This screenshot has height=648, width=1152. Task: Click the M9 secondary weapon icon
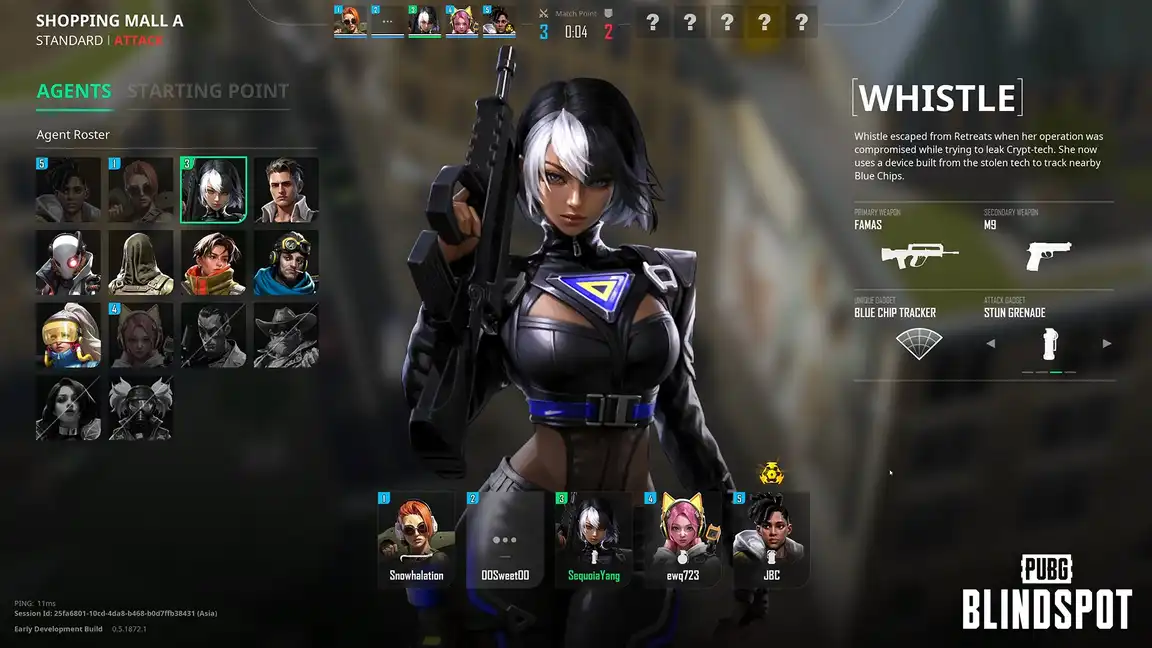click(x=1048, y=256)
